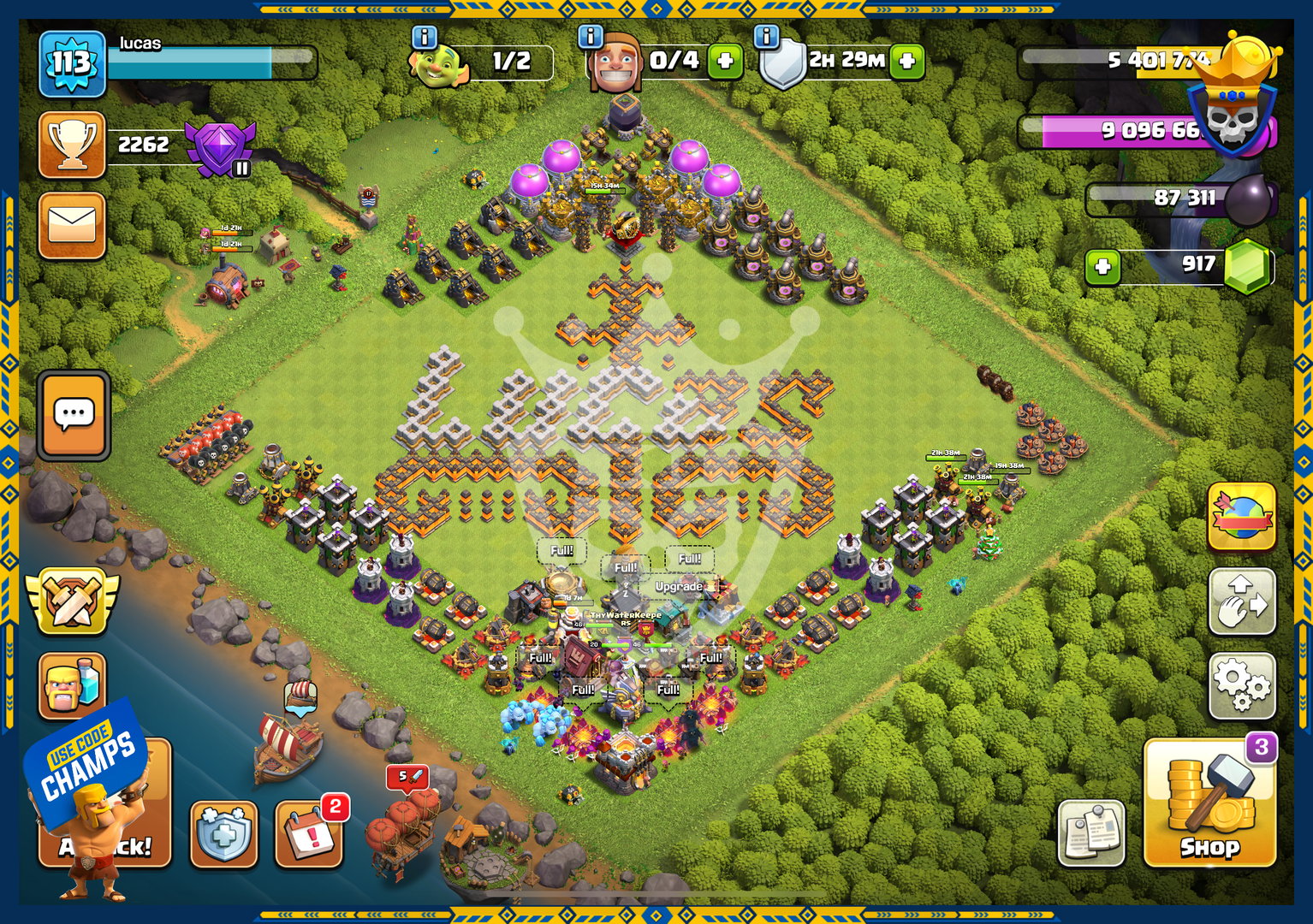Screen dimensions: 1313x924
Task: Open the settings gears button
Action: [1242, 686]
